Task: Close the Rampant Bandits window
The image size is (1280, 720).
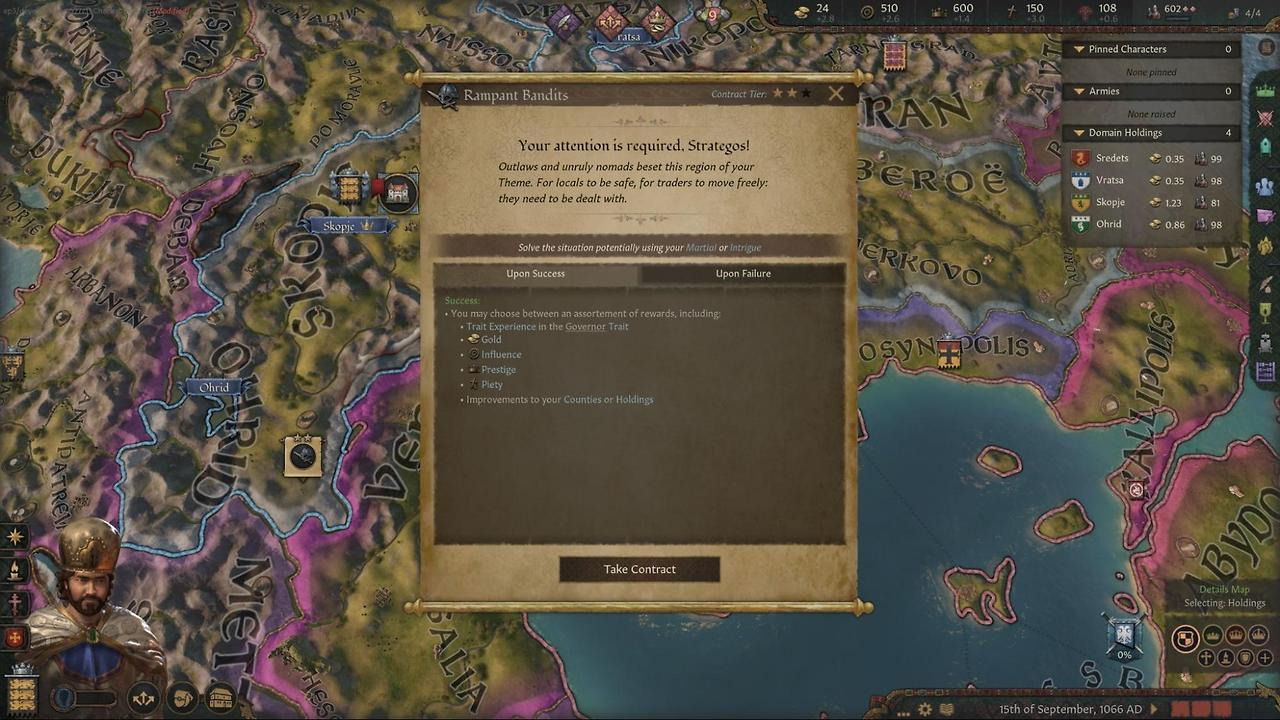Action: click(x=836, y=94)
